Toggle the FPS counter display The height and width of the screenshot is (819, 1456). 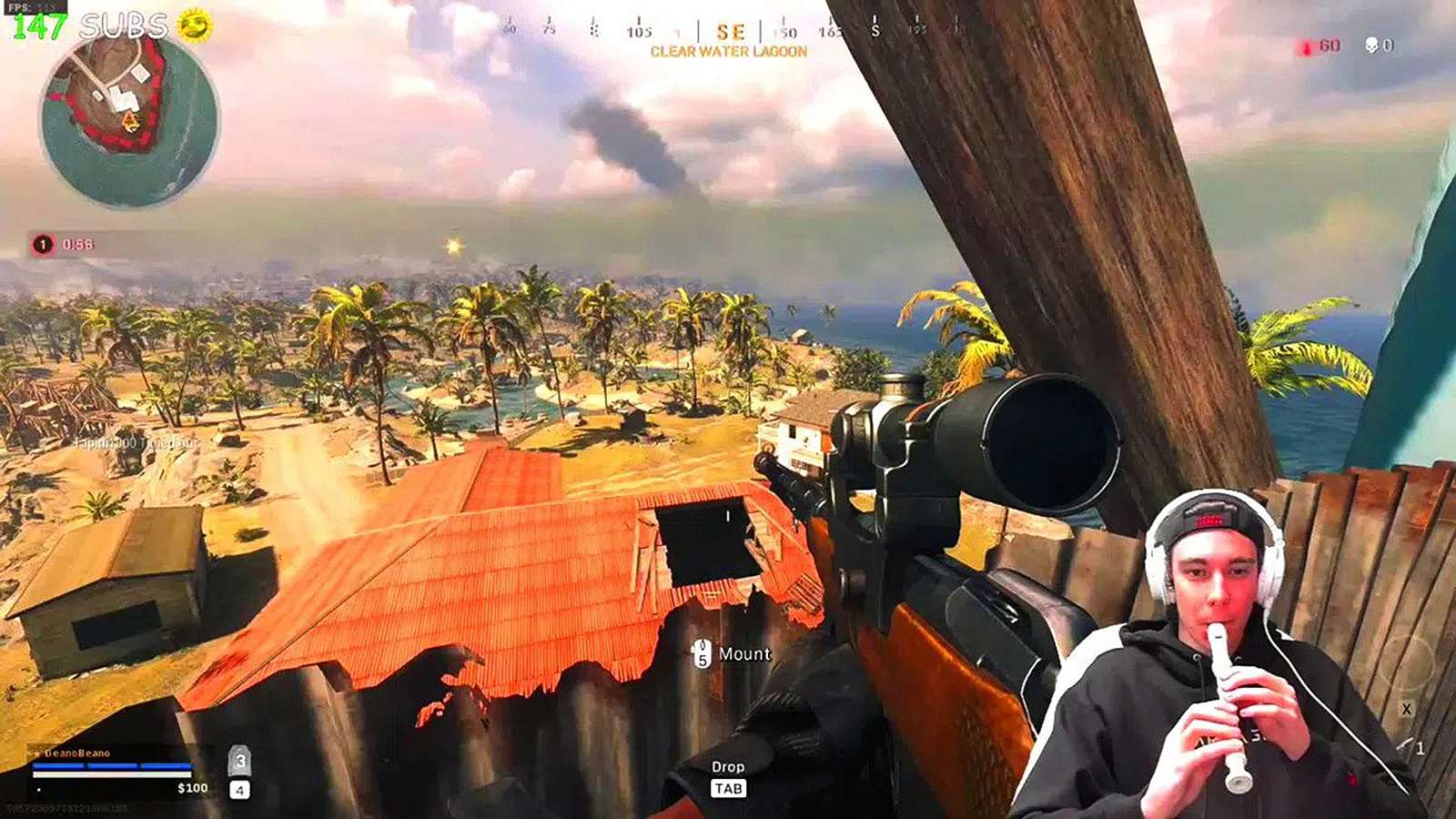35,7
